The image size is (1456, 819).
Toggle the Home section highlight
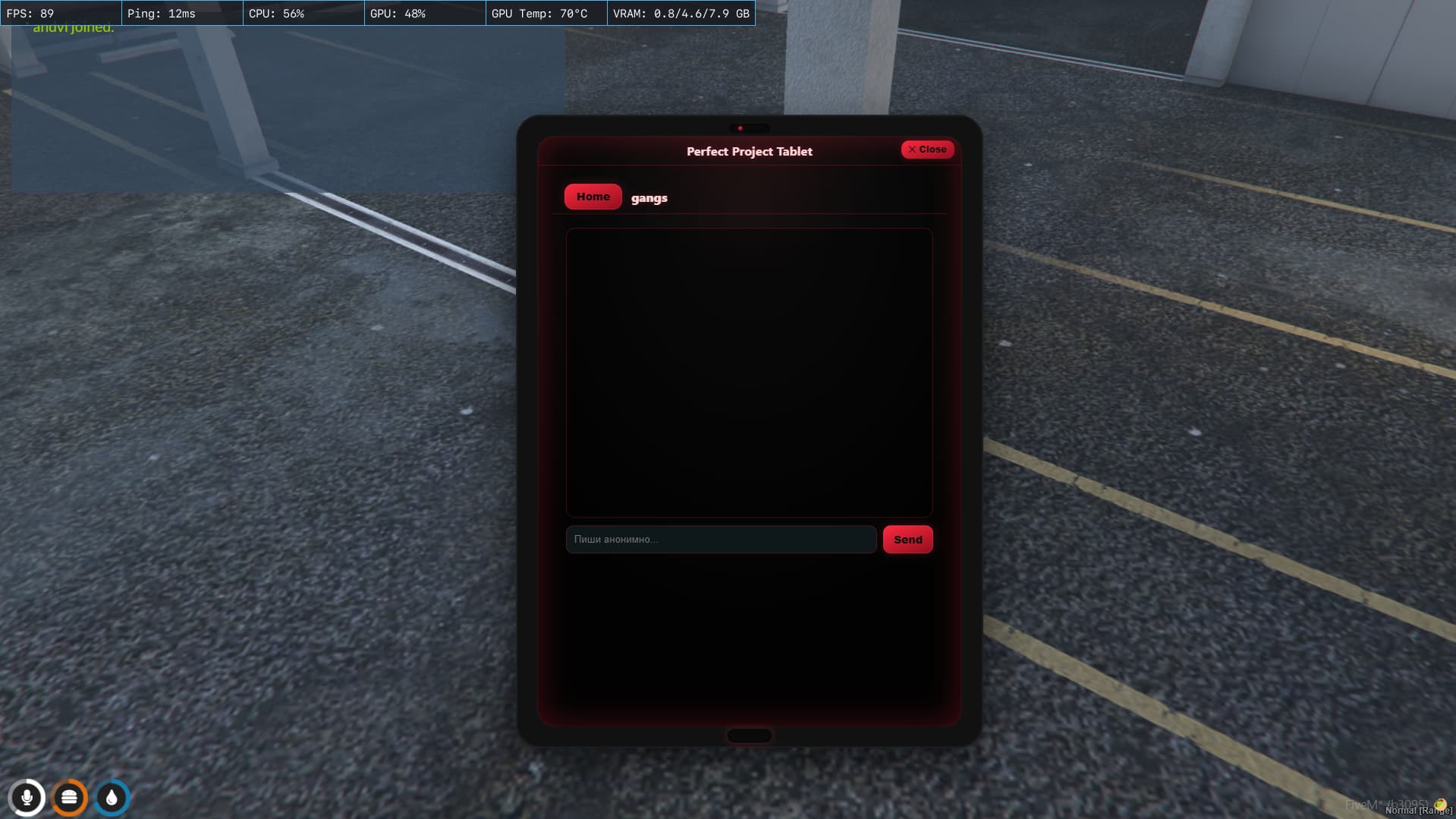tap(593, 196)
